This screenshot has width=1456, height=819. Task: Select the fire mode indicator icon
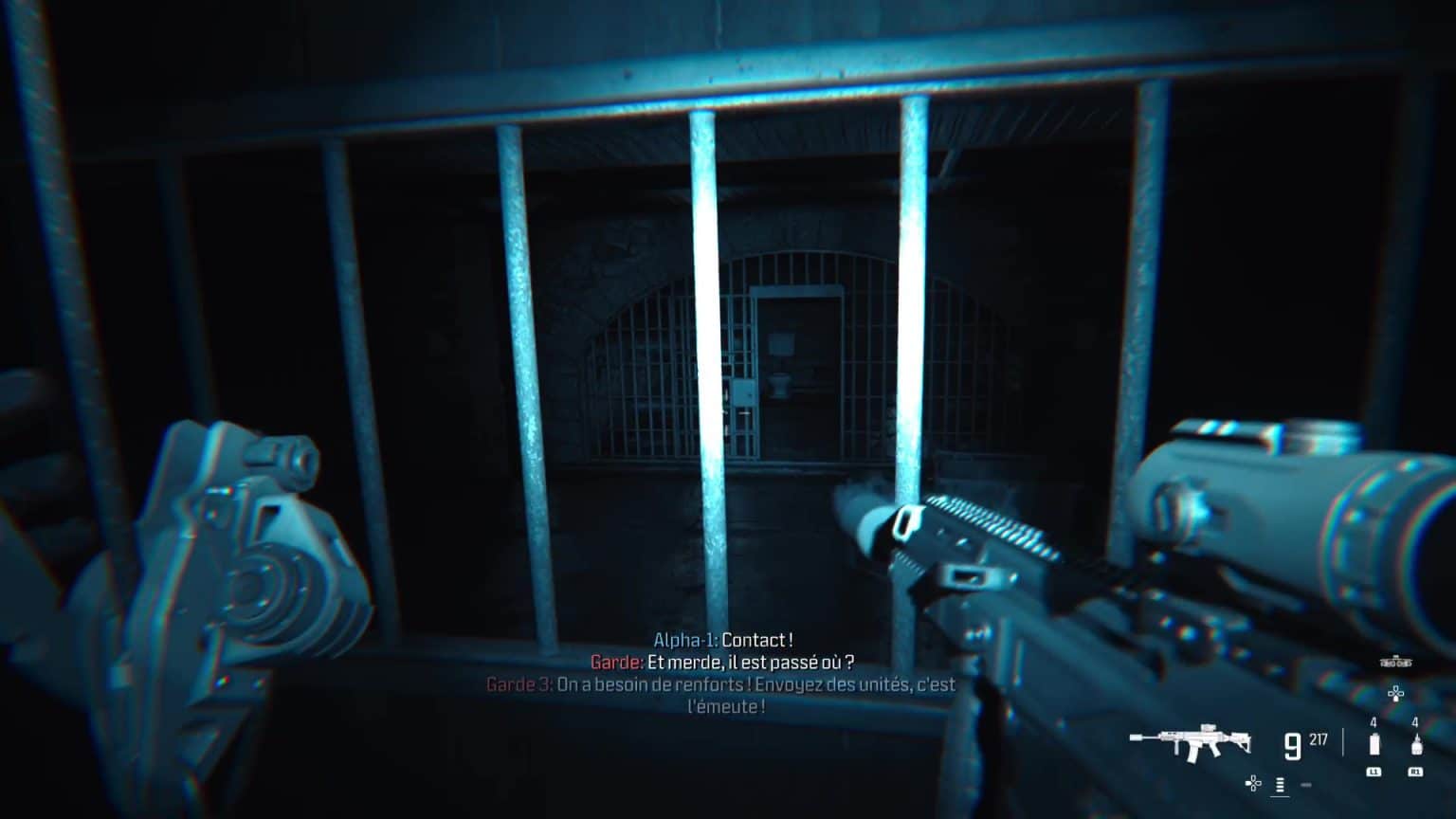[1280, 784]
